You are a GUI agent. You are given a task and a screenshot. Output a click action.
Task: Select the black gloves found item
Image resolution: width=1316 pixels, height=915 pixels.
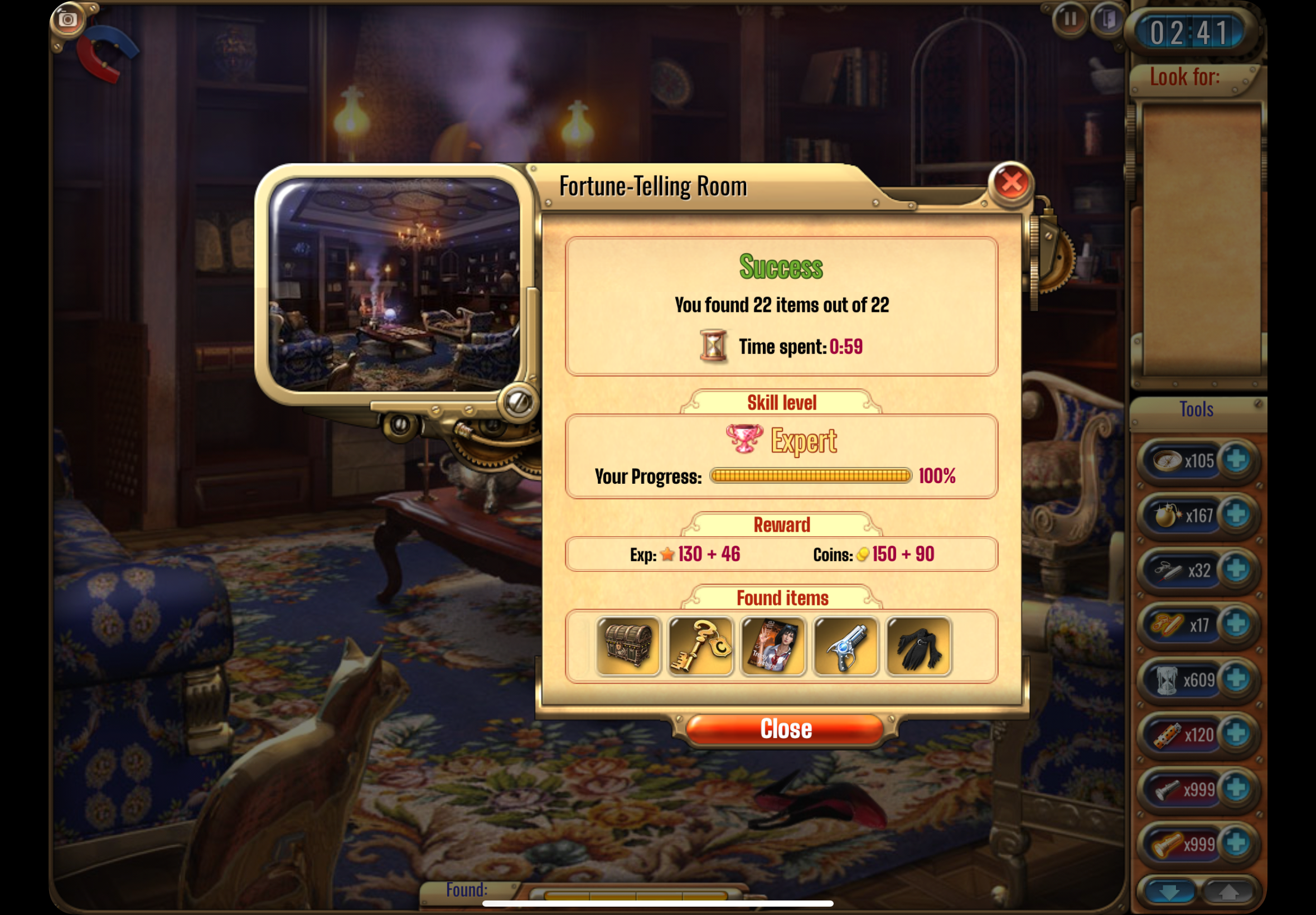(x=918, y=647)
